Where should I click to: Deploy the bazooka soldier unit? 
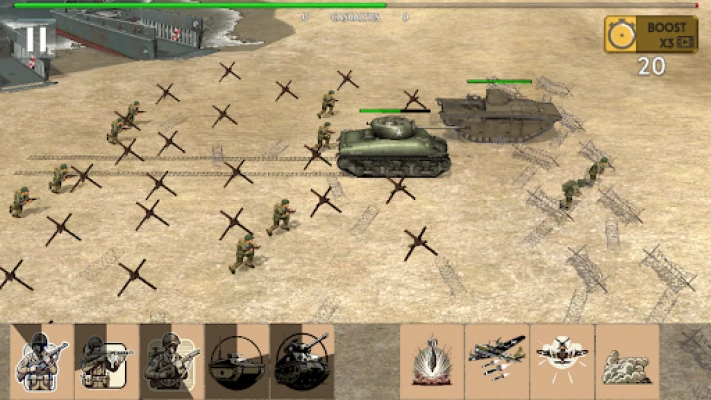tap(106, 359)
